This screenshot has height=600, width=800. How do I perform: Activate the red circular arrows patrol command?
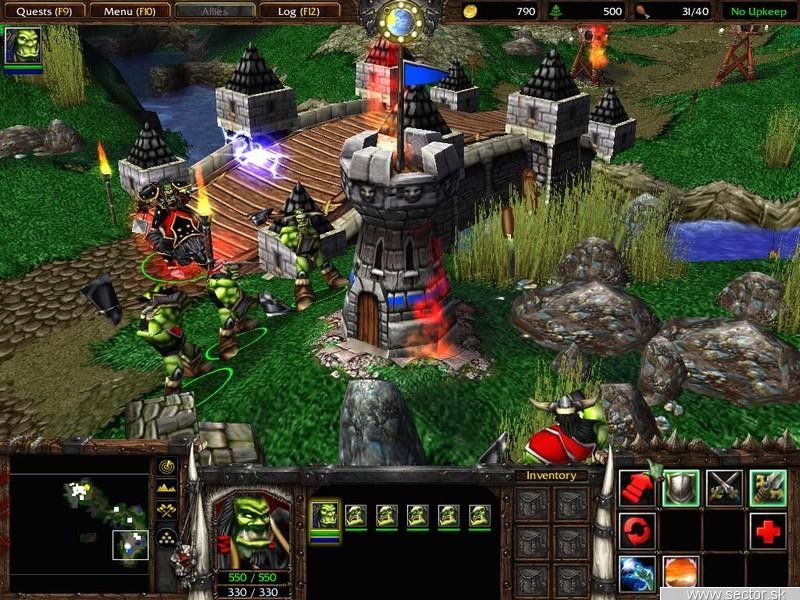pyautogui.click(x=637, y=530)
